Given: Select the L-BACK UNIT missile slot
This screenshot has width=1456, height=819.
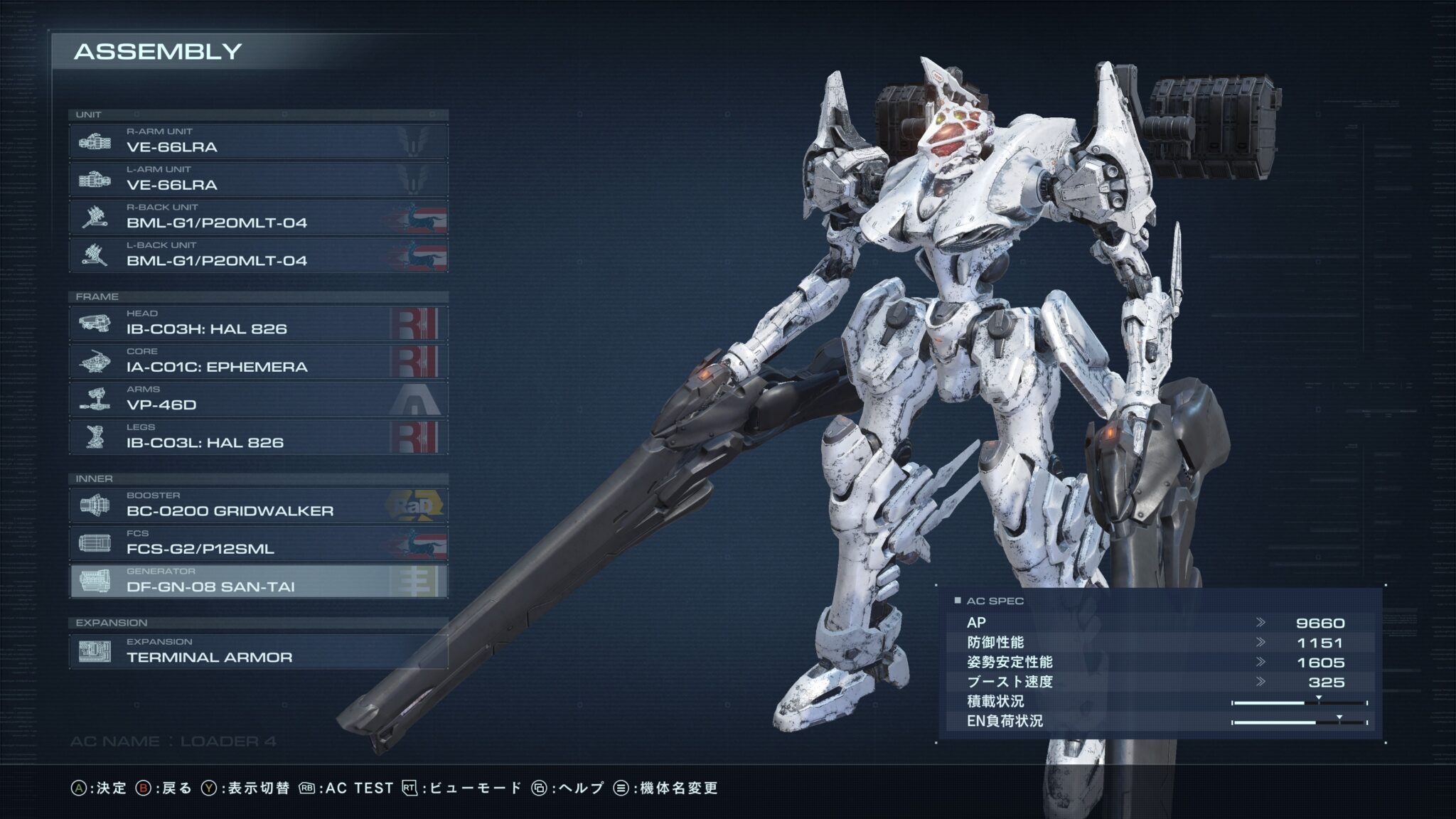Looking at the screenshot, I should (x=258, y=255).
